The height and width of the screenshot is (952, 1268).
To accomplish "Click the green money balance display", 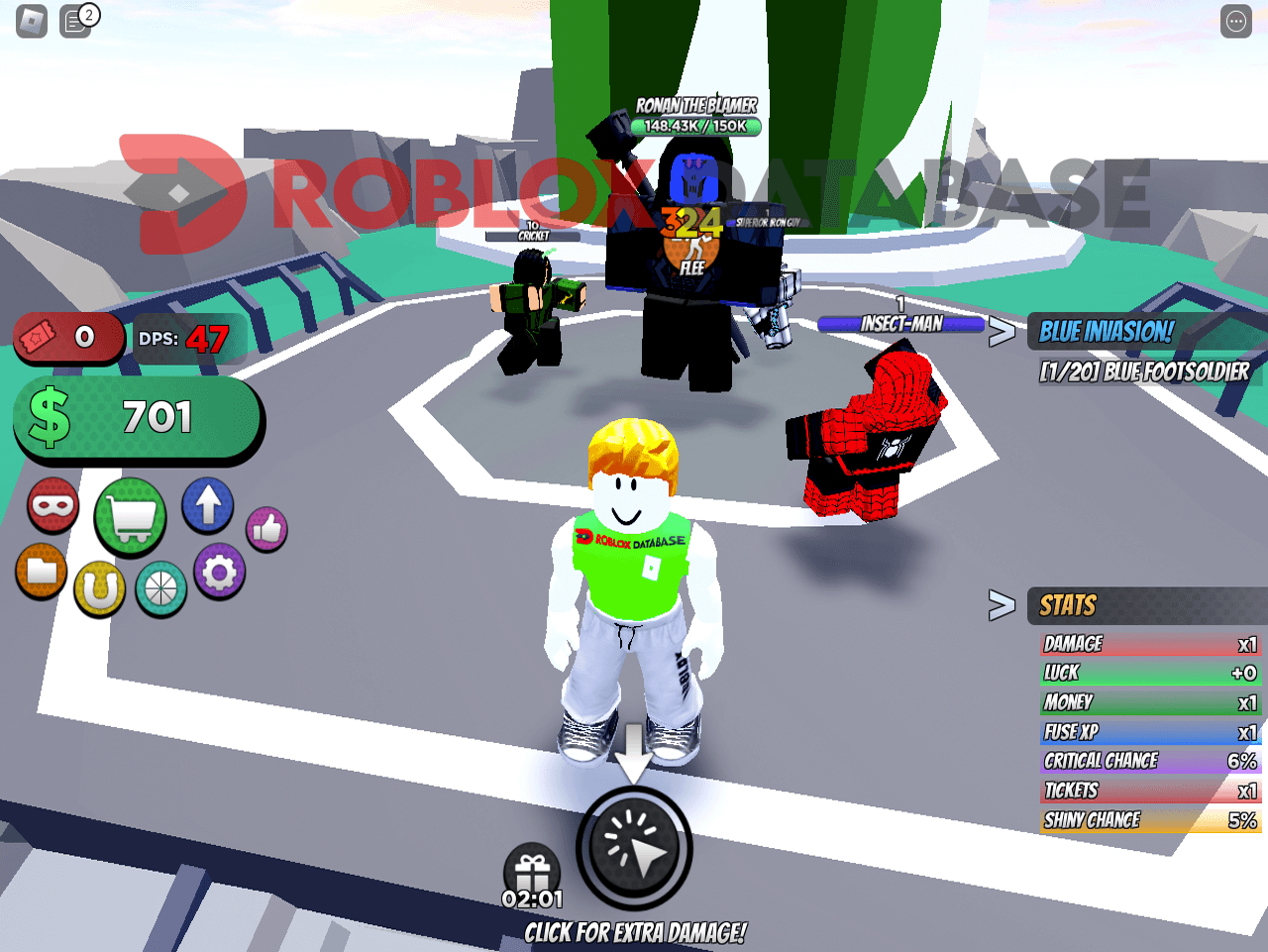I will point(139,418).
